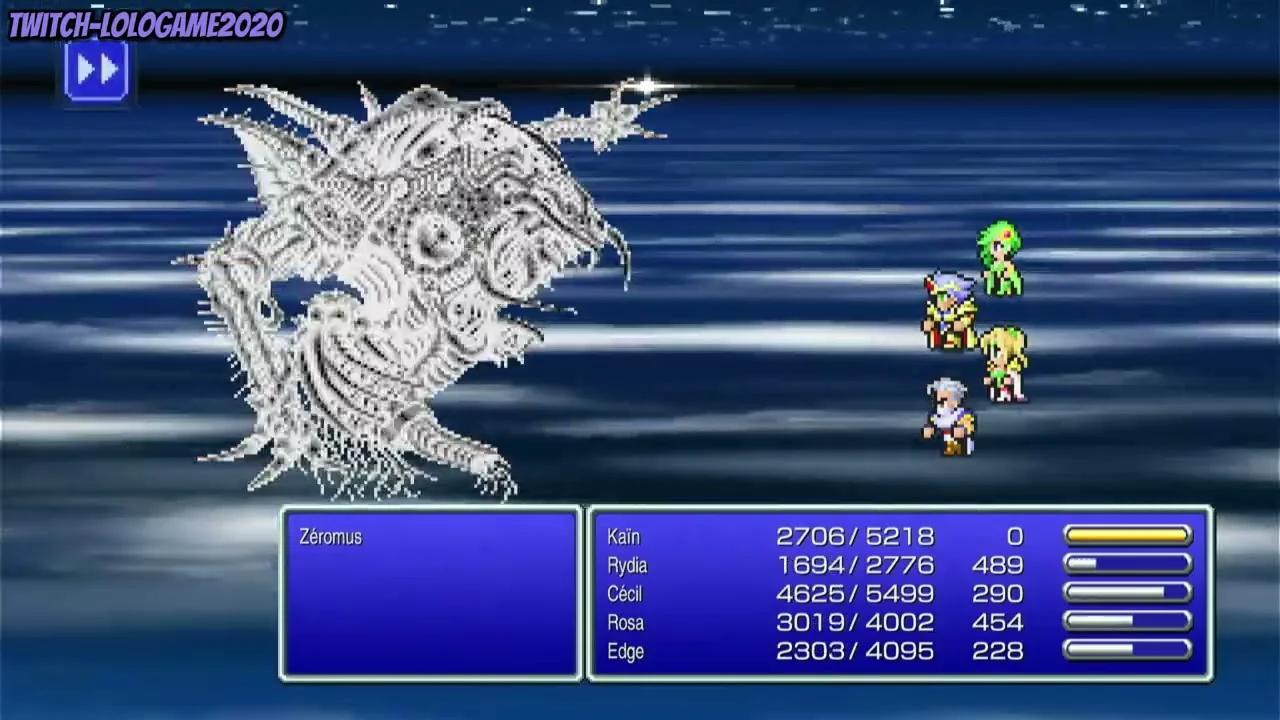Click Rydia's ATB progress bar

1126,564
